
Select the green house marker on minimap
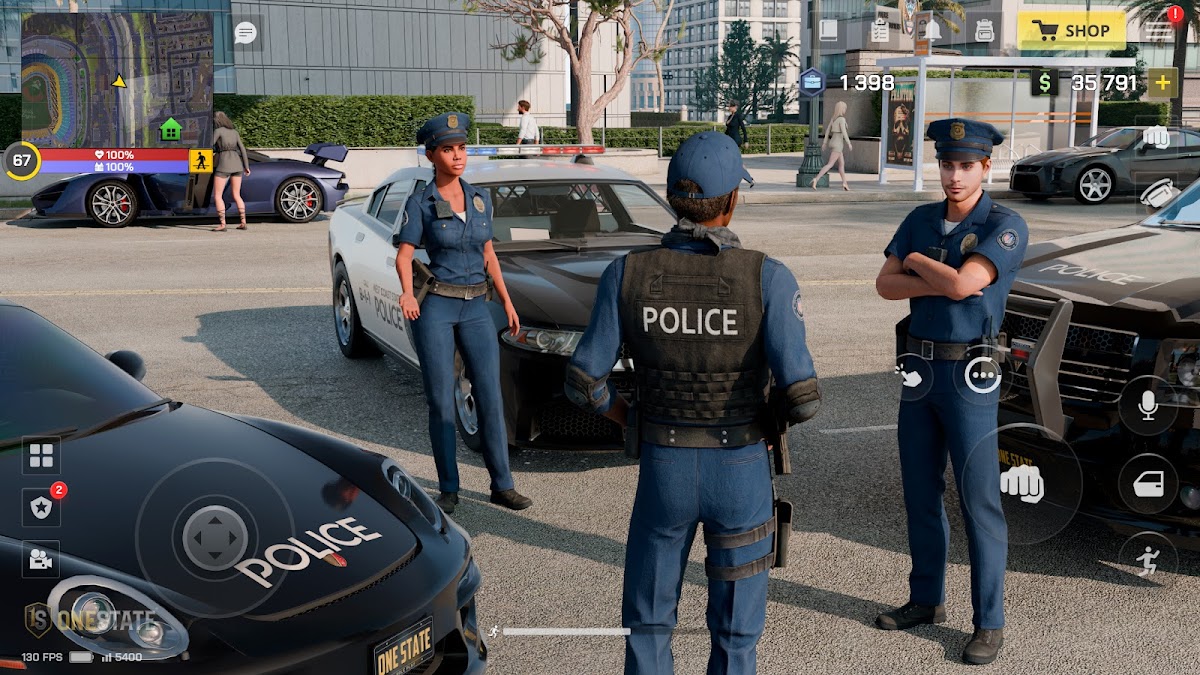(x=171, y=129)
